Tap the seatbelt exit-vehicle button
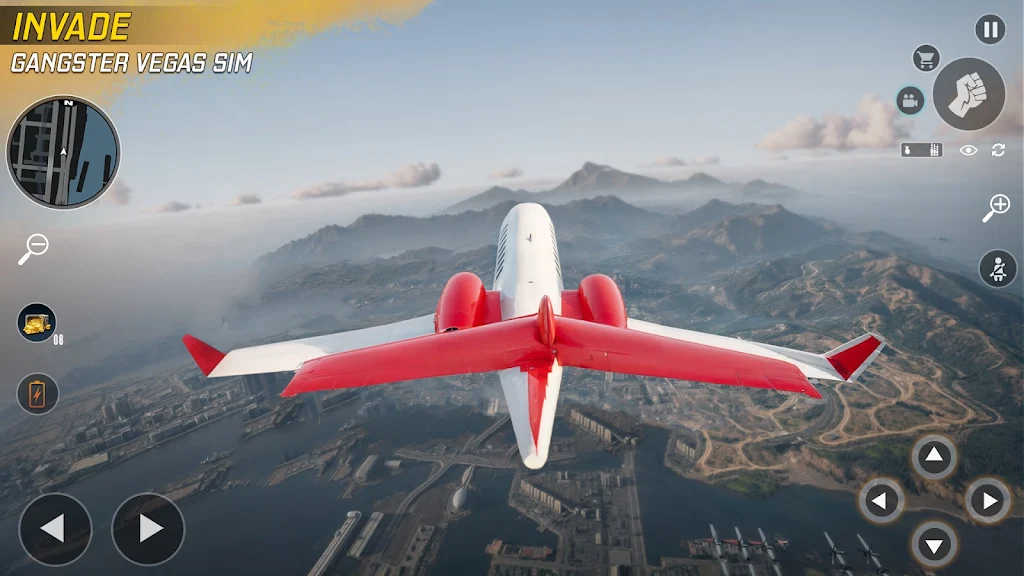Viewport: 1024px width, 576px height. tap(997, 269)
